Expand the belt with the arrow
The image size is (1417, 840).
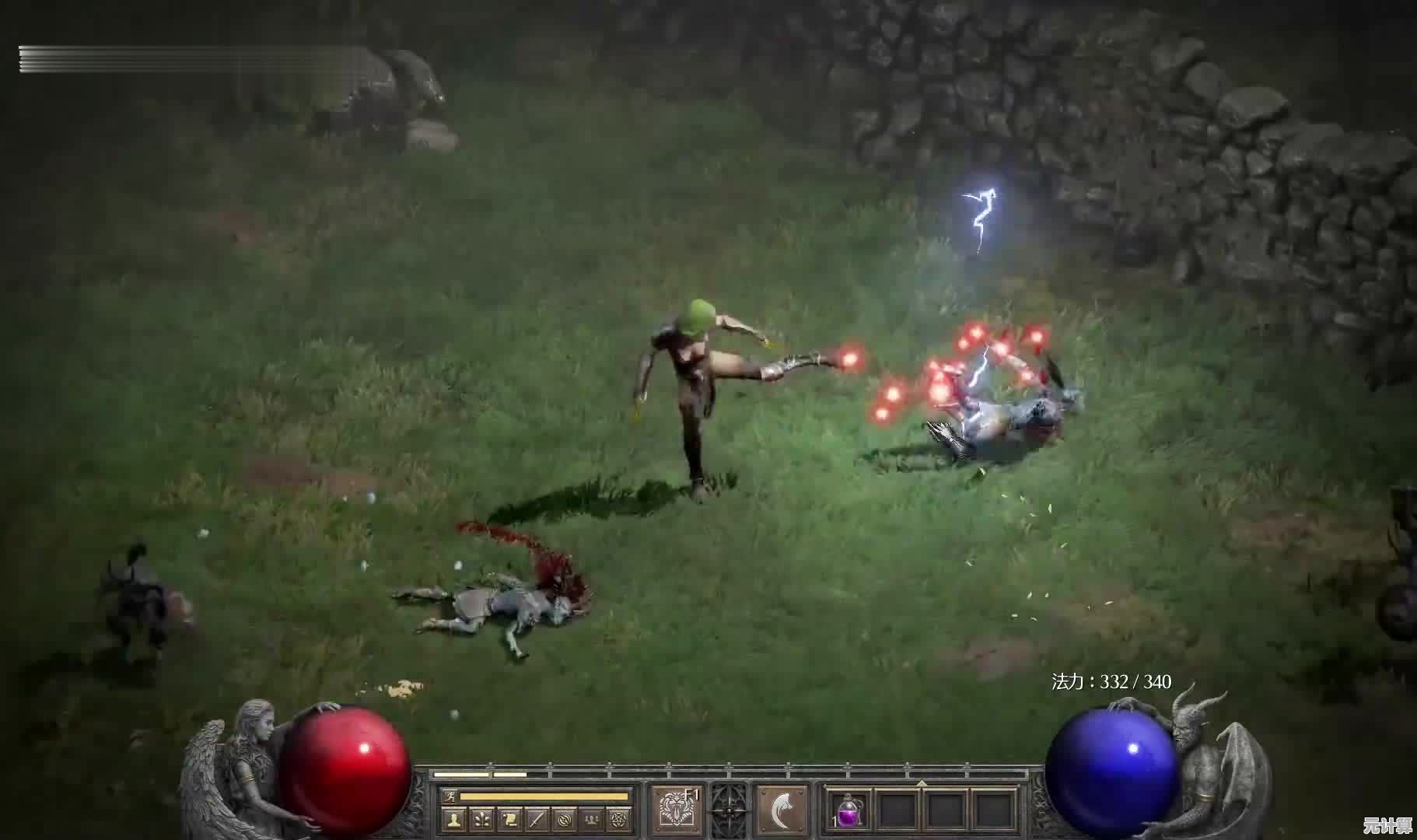pyautogui.click(x=922, y=782)
